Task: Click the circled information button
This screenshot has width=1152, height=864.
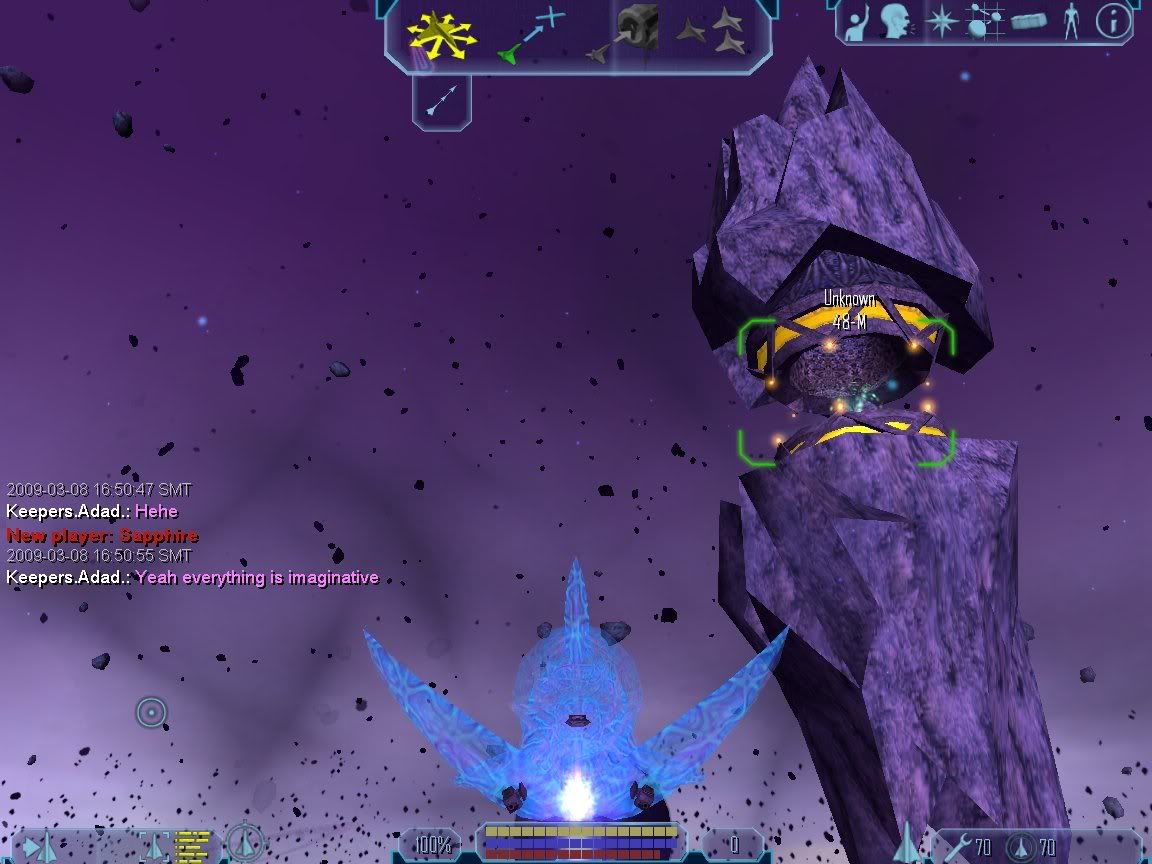Action: (1113, 21)
